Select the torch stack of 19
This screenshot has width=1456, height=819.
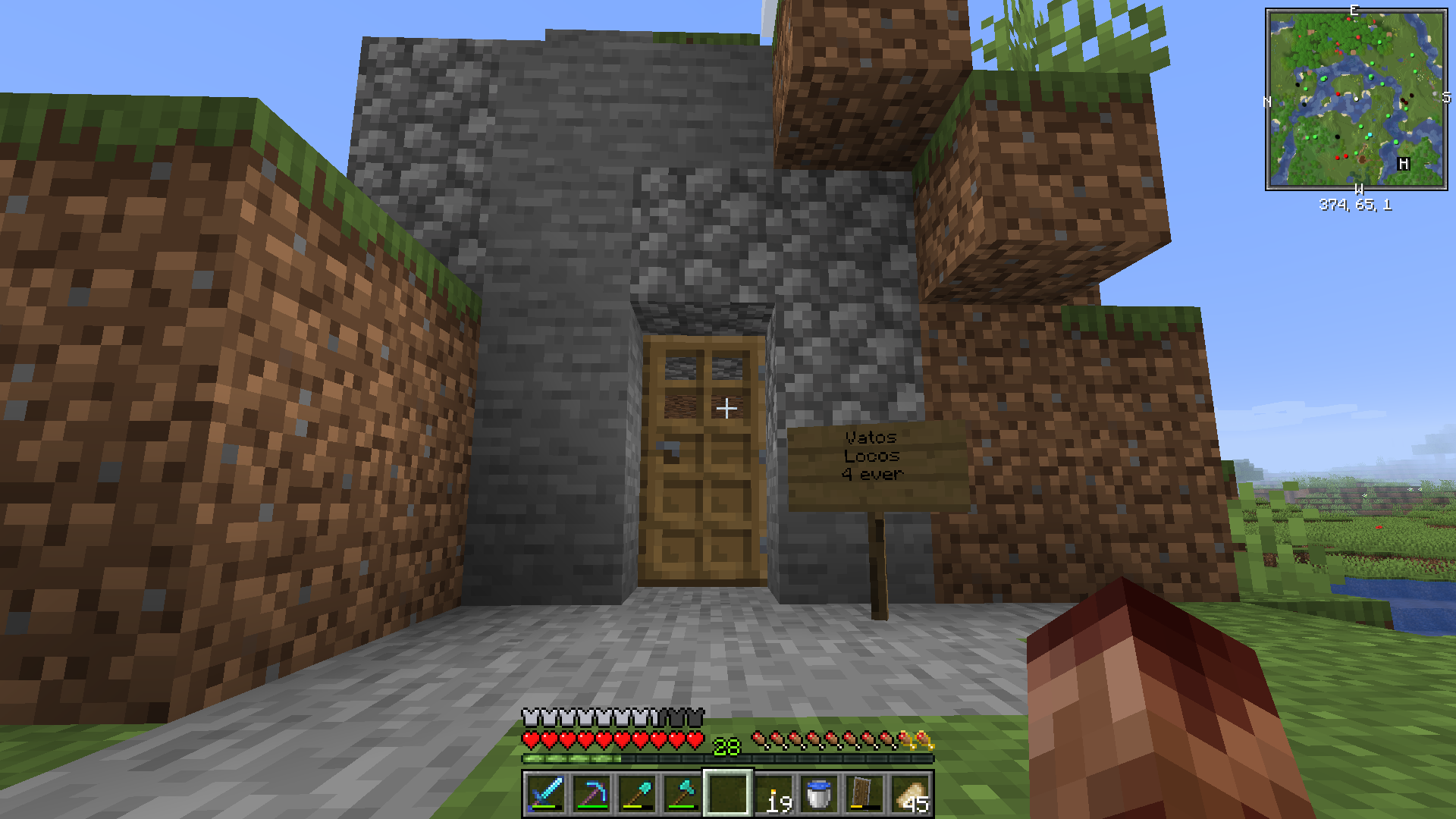(774, 794)
